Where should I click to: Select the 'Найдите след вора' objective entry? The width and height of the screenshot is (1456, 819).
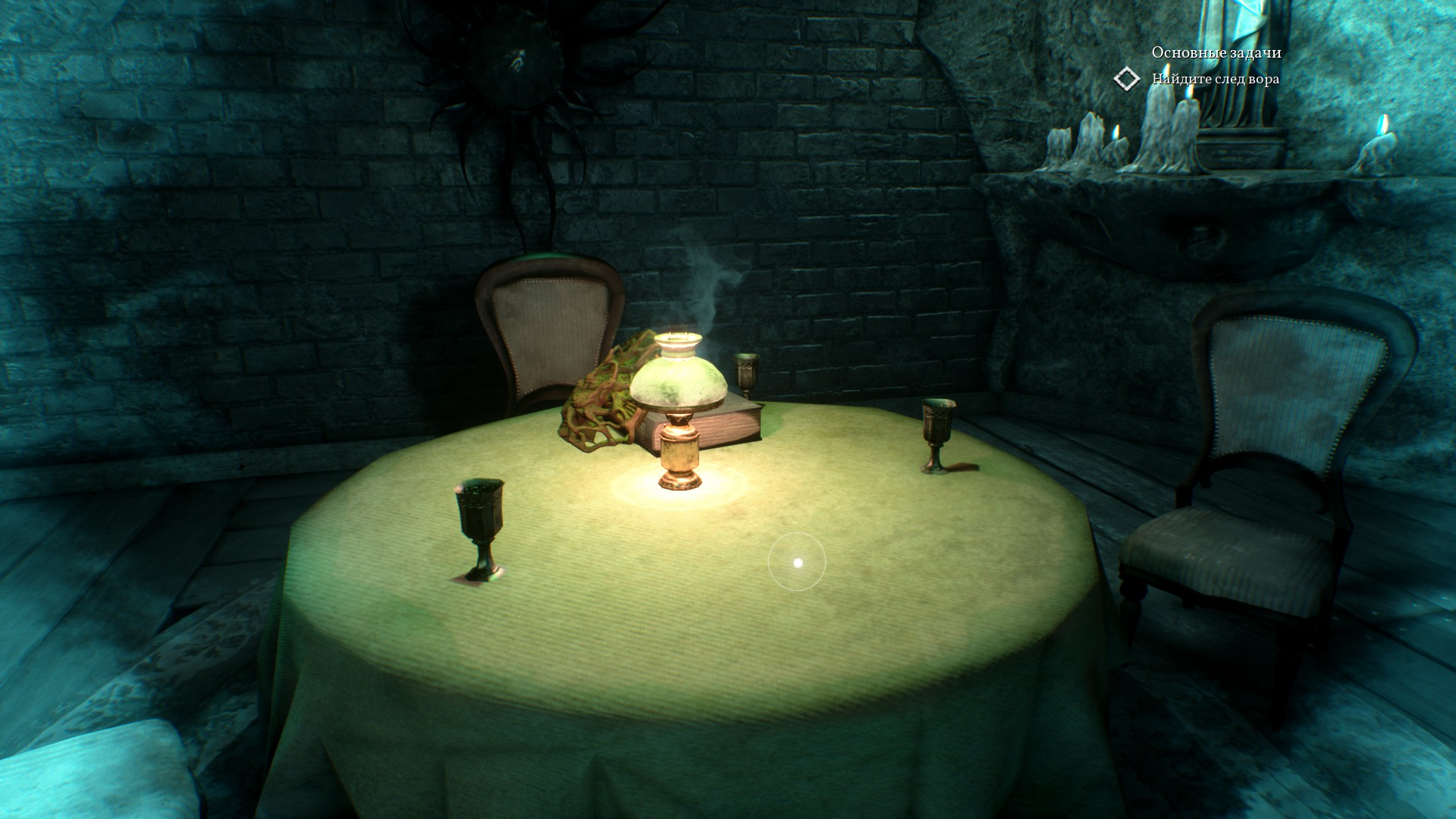1215,79
